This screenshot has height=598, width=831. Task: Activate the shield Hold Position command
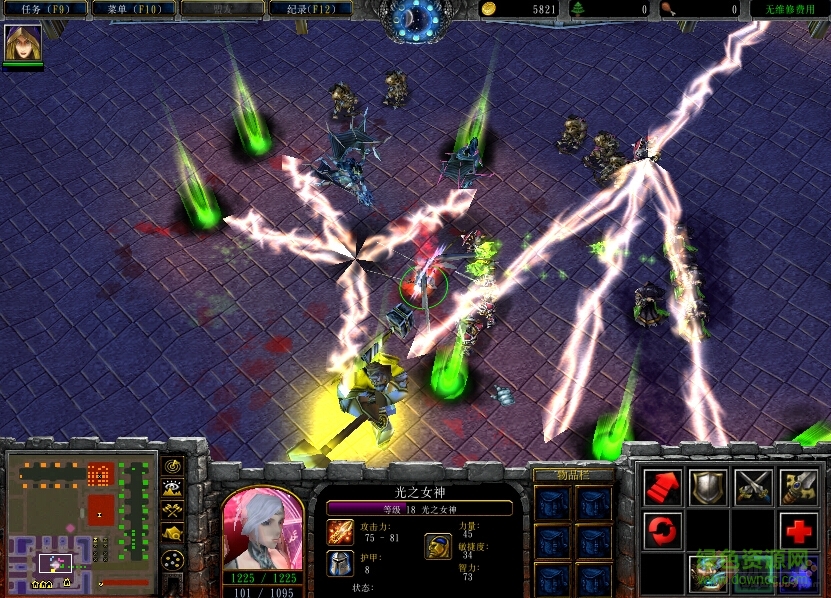click(708, 486)
